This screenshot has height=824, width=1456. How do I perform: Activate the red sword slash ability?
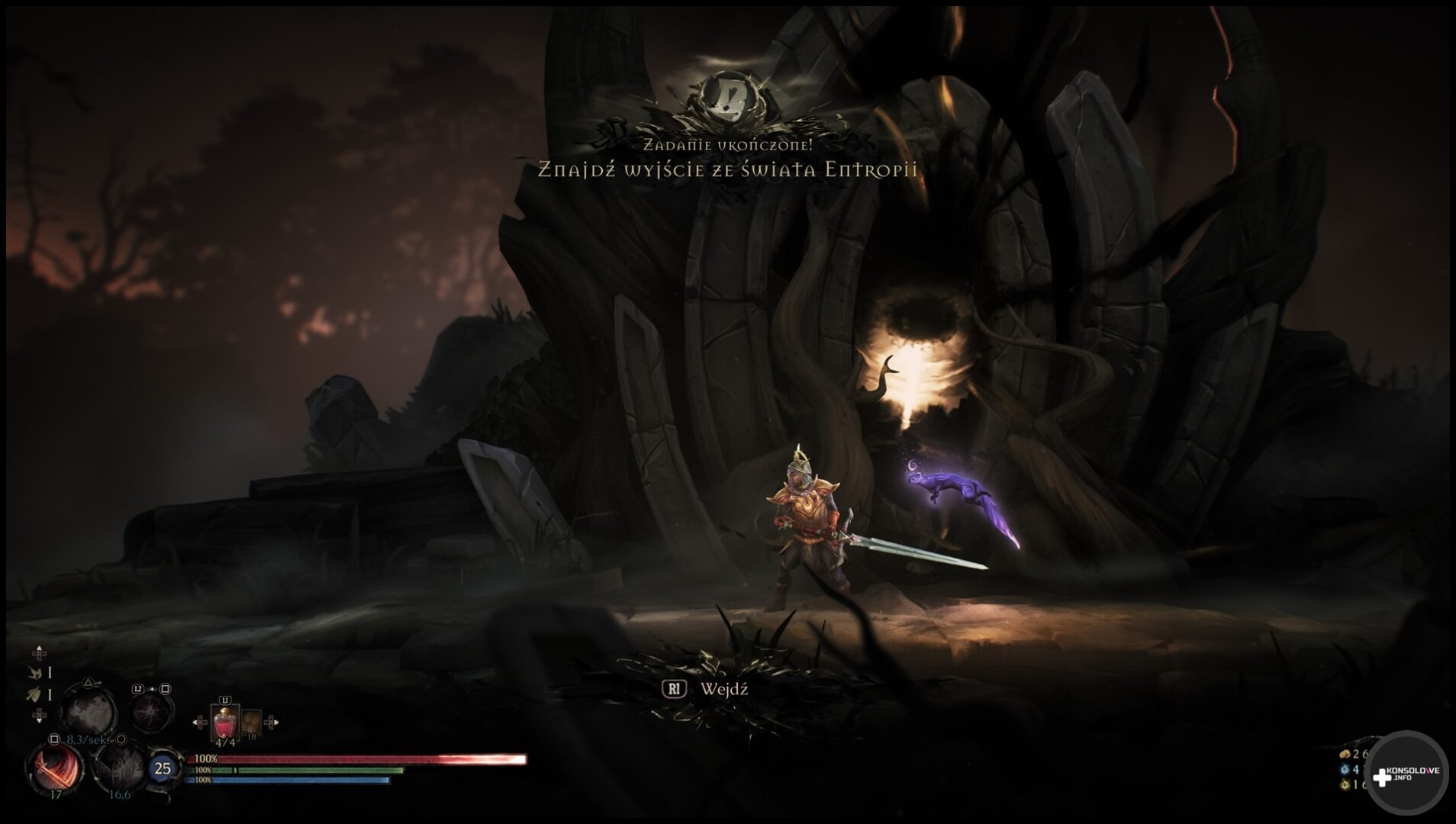point(55,768)
